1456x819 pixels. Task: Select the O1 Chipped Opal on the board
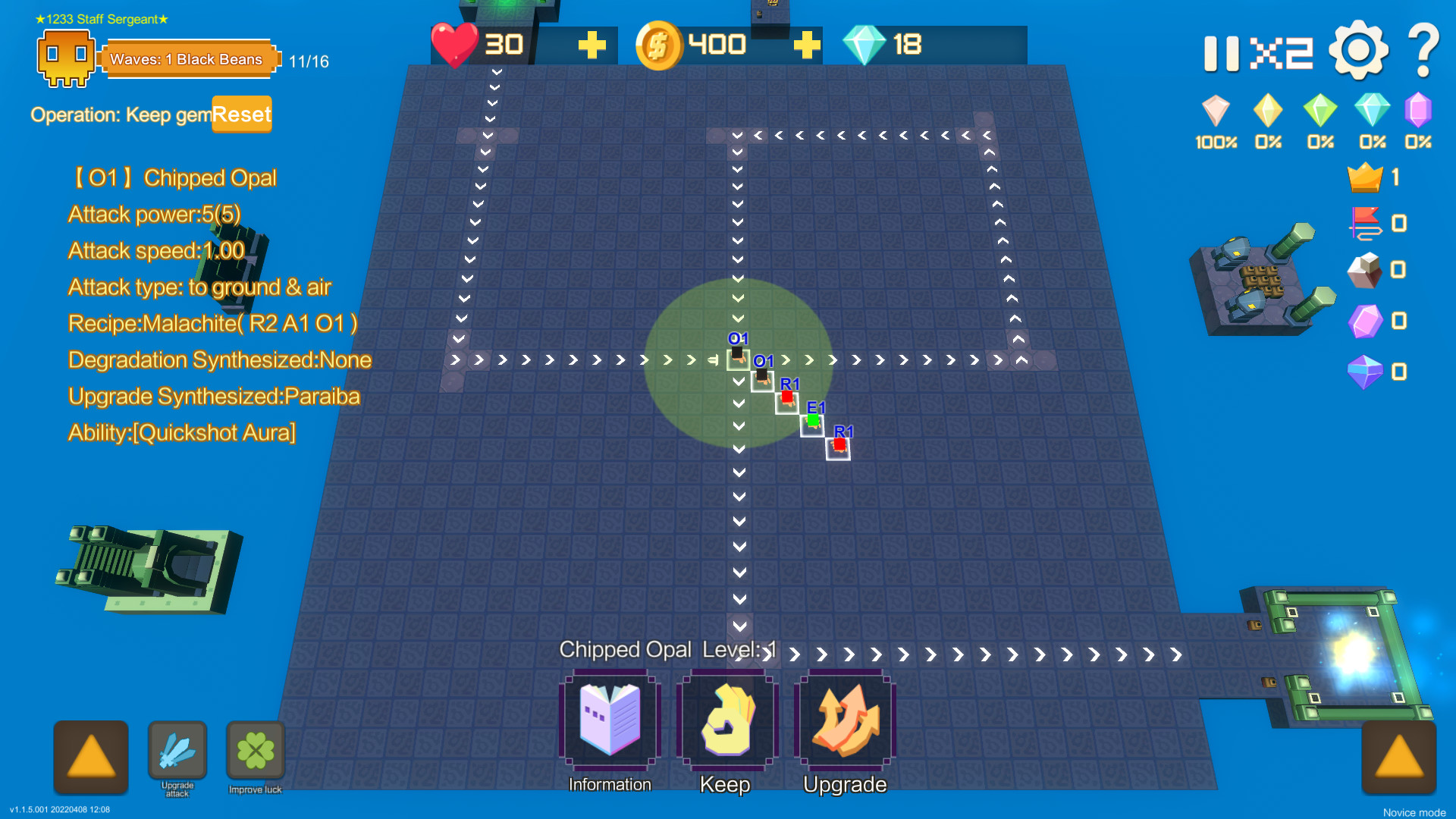coord(738,356)
